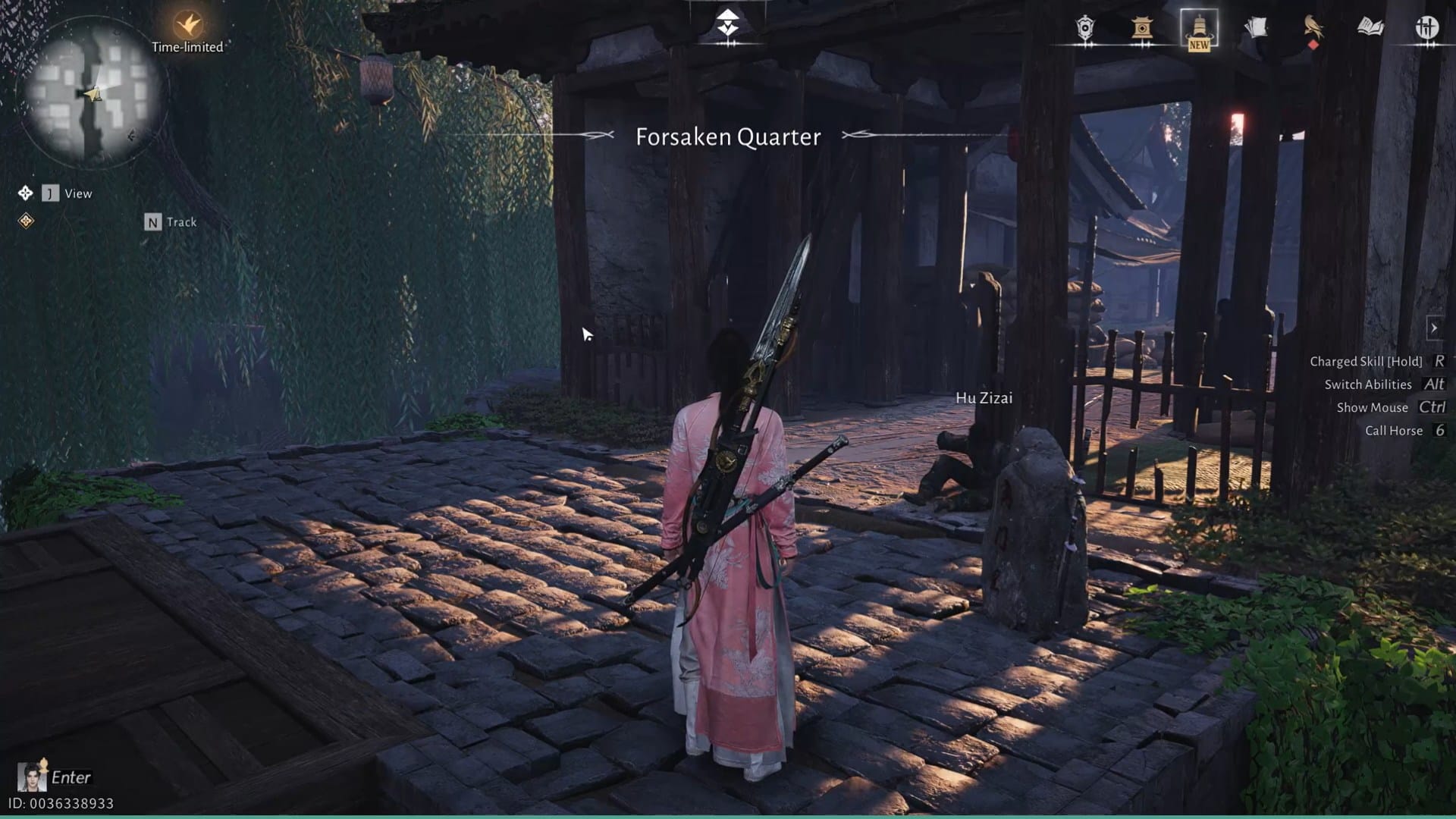
Task: Click Enter next to the character portrait
Action: point(74,777)
